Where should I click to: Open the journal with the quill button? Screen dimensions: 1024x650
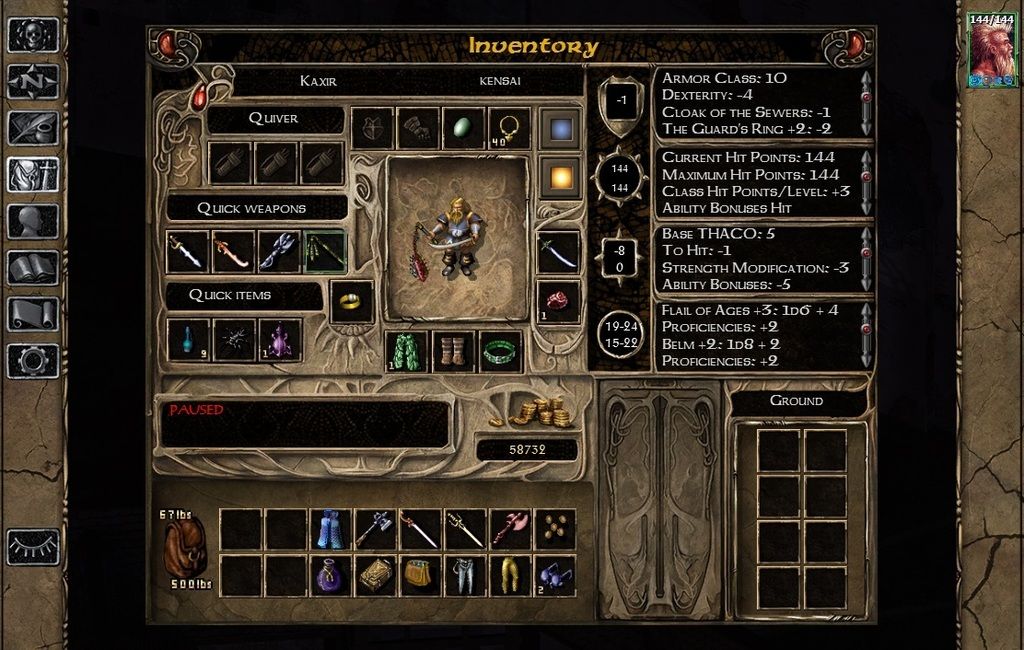(x=33, y=128)
